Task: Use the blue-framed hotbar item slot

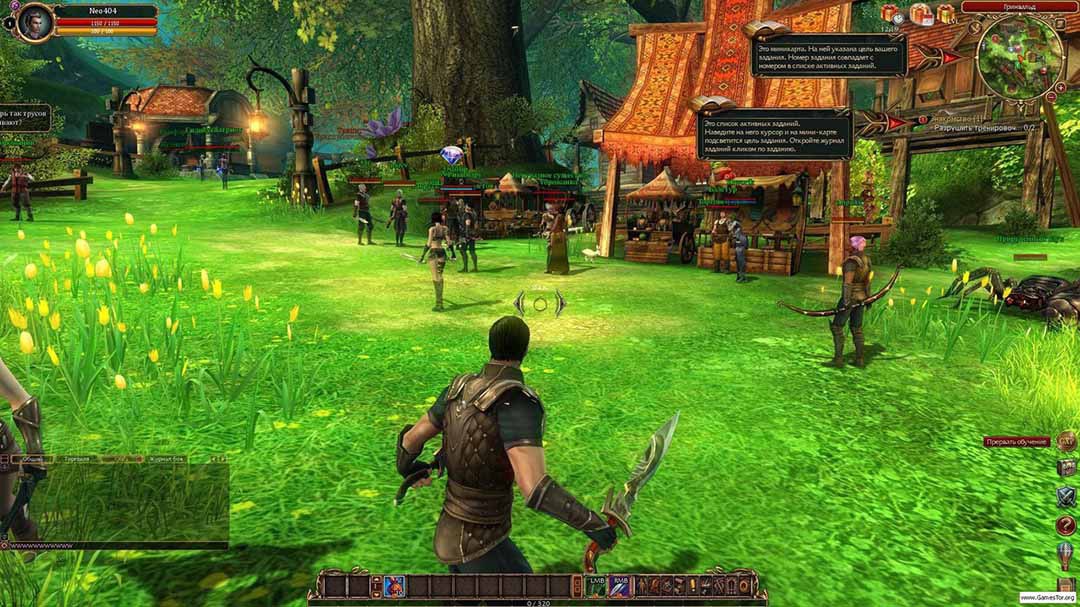Action: 393,586
